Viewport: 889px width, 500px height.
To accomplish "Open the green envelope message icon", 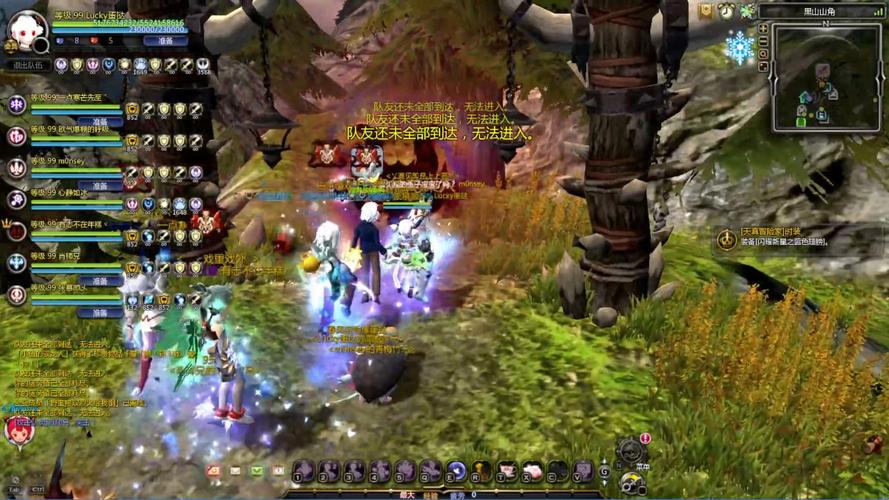I will click(x=257, y=470).
